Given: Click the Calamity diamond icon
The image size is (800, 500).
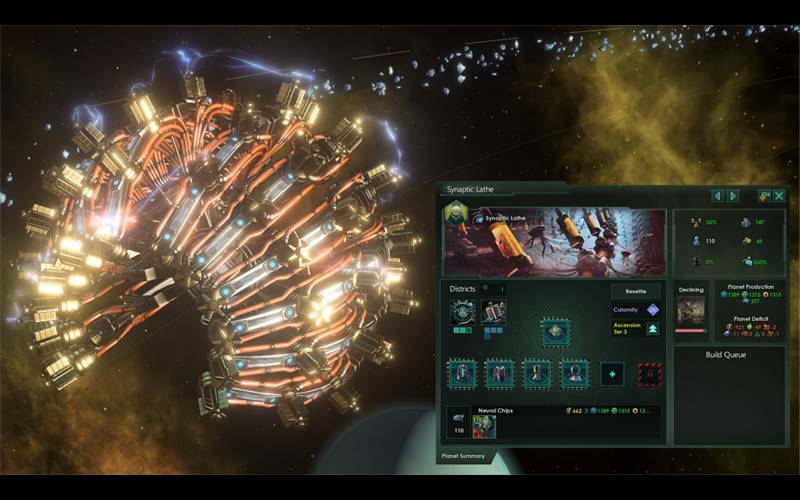Looking at the screenshot, I should point(653,310).
